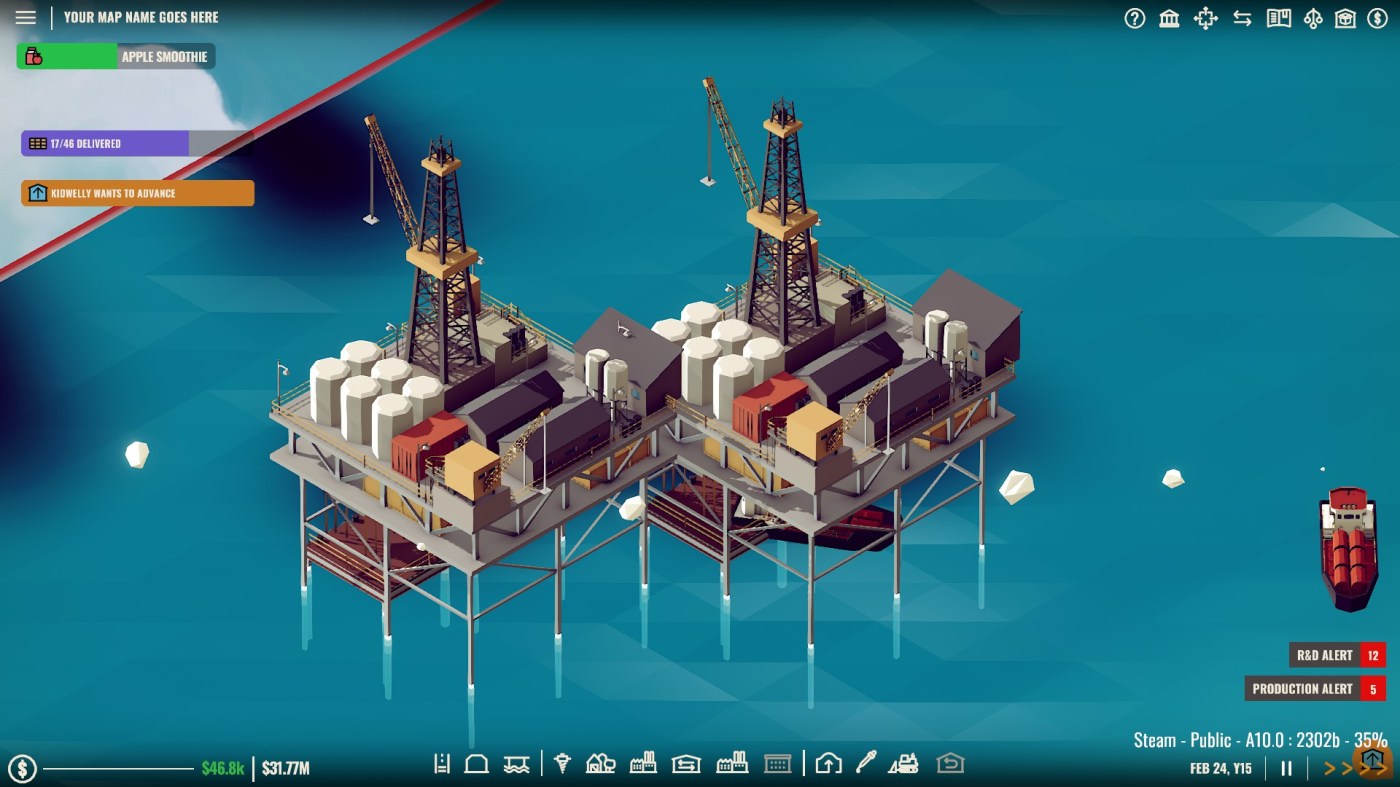
Task: Select the copy pipette tool
Action: coord(863,763)
